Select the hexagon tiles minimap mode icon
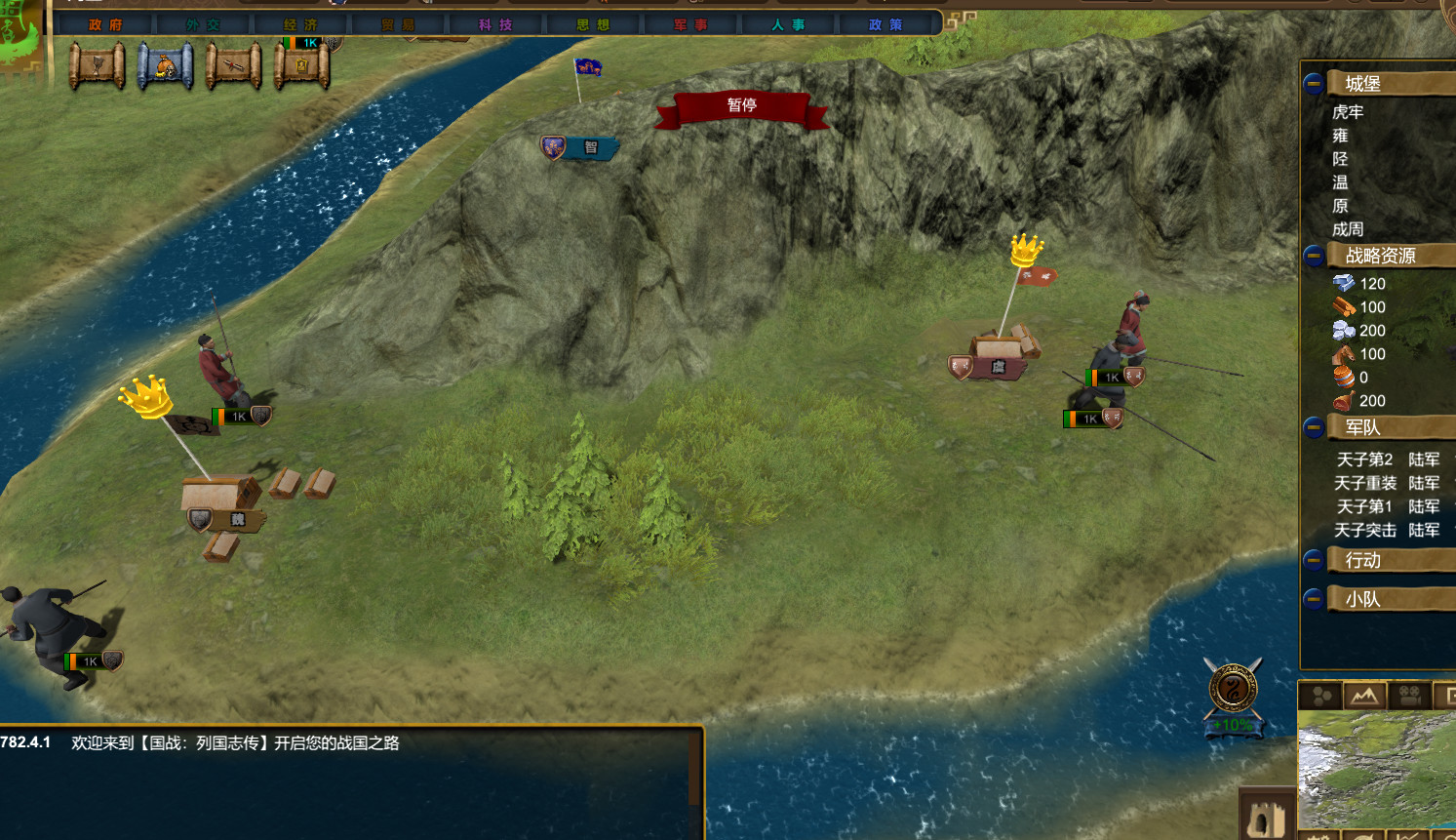Image resolution: width=1456 pixels, height=840 pixels. [1321, 696]
